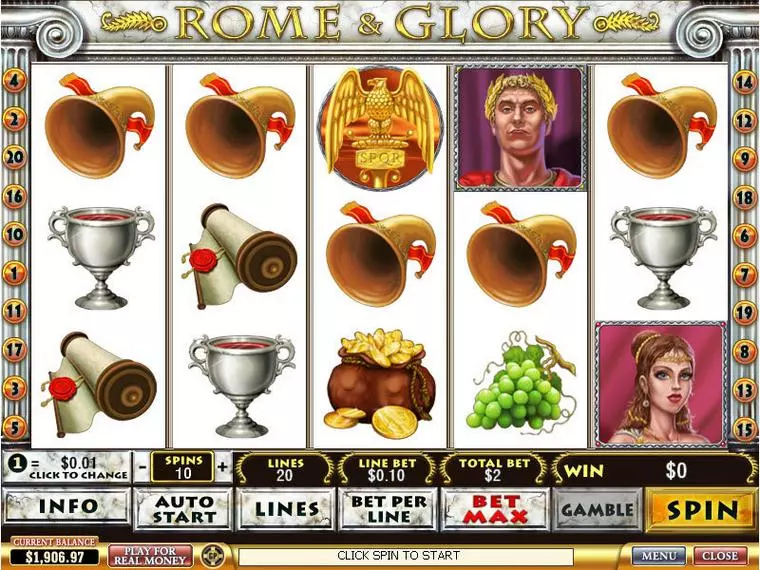Increase auto spins with the plus button
Image resolution: width=760 pixels, height=570 pixels.
coord(222,467)
